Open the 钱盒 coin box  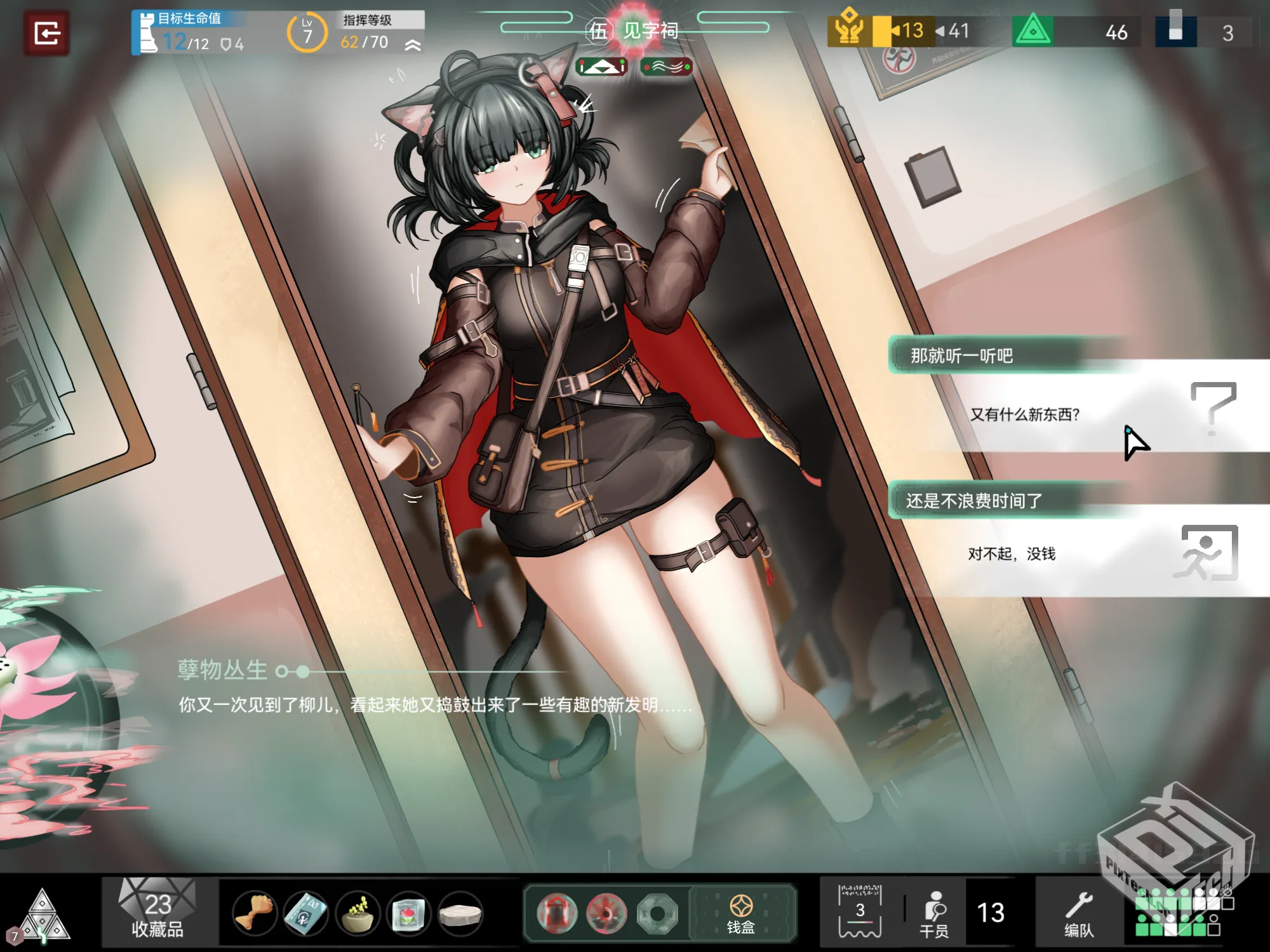[x=741, y=913]
